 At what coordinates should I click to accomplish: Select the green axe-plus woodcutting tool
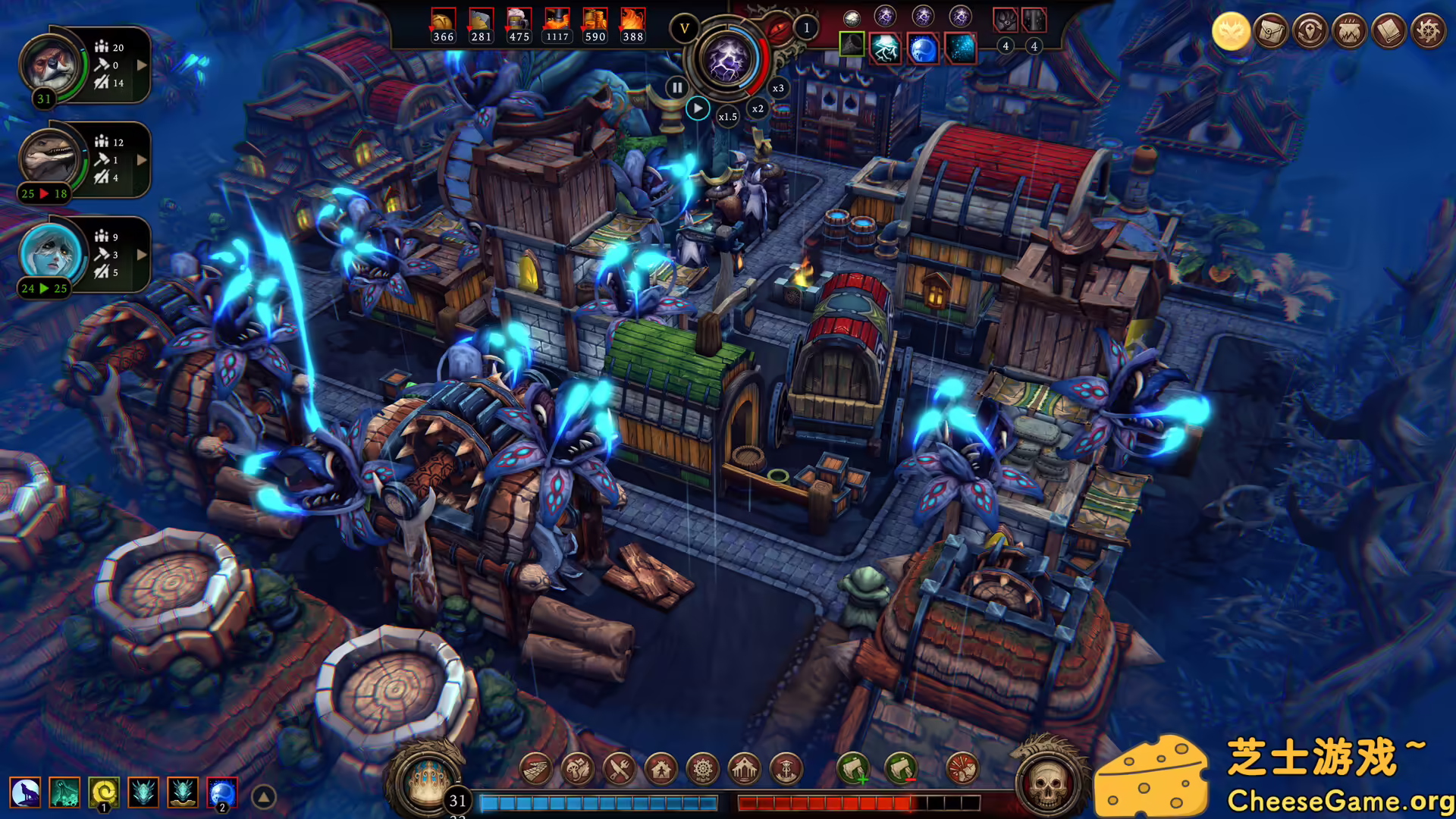[853, 770]
